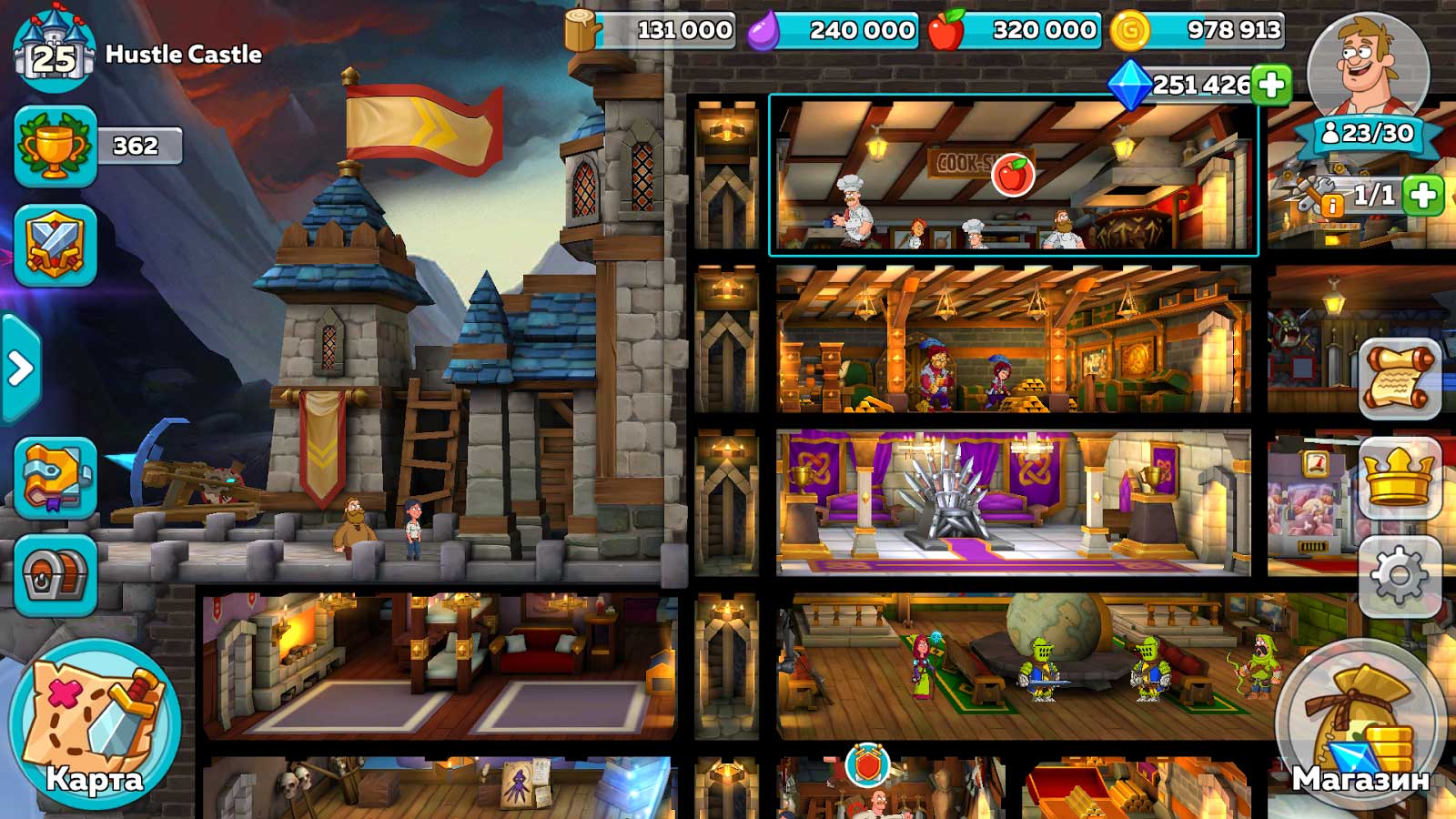Add a builder with the green plus
1456x819 pixels.
click(1423, 195)
